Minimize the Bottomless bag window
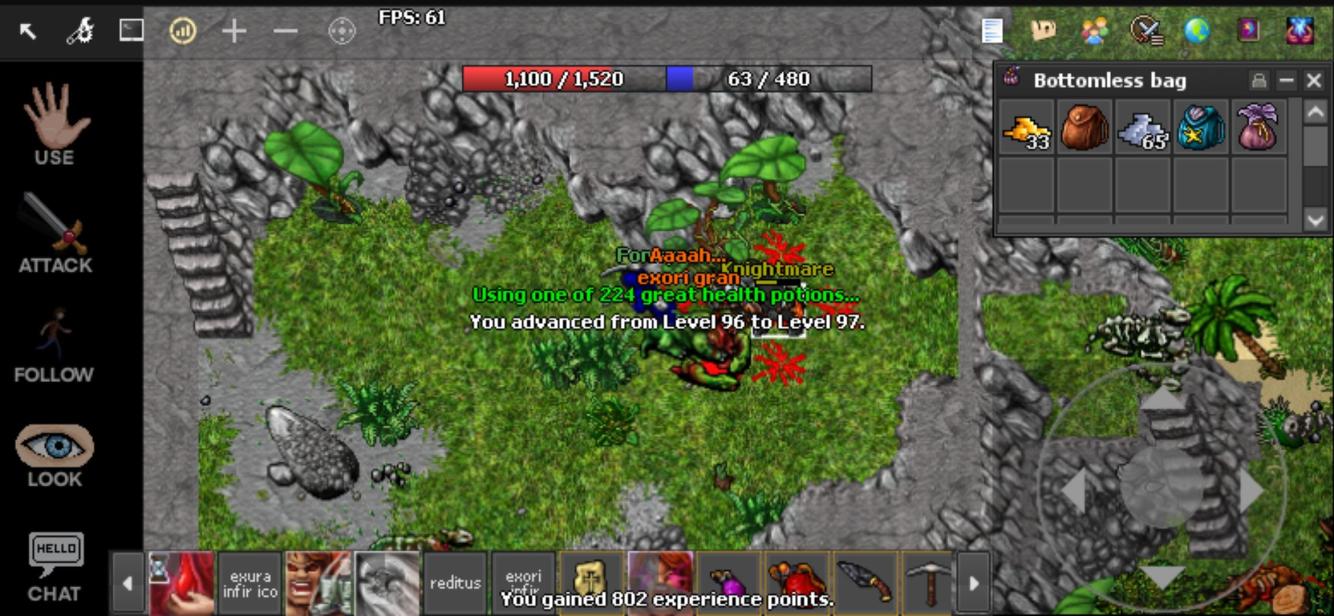 click(x=1287, y=81)
